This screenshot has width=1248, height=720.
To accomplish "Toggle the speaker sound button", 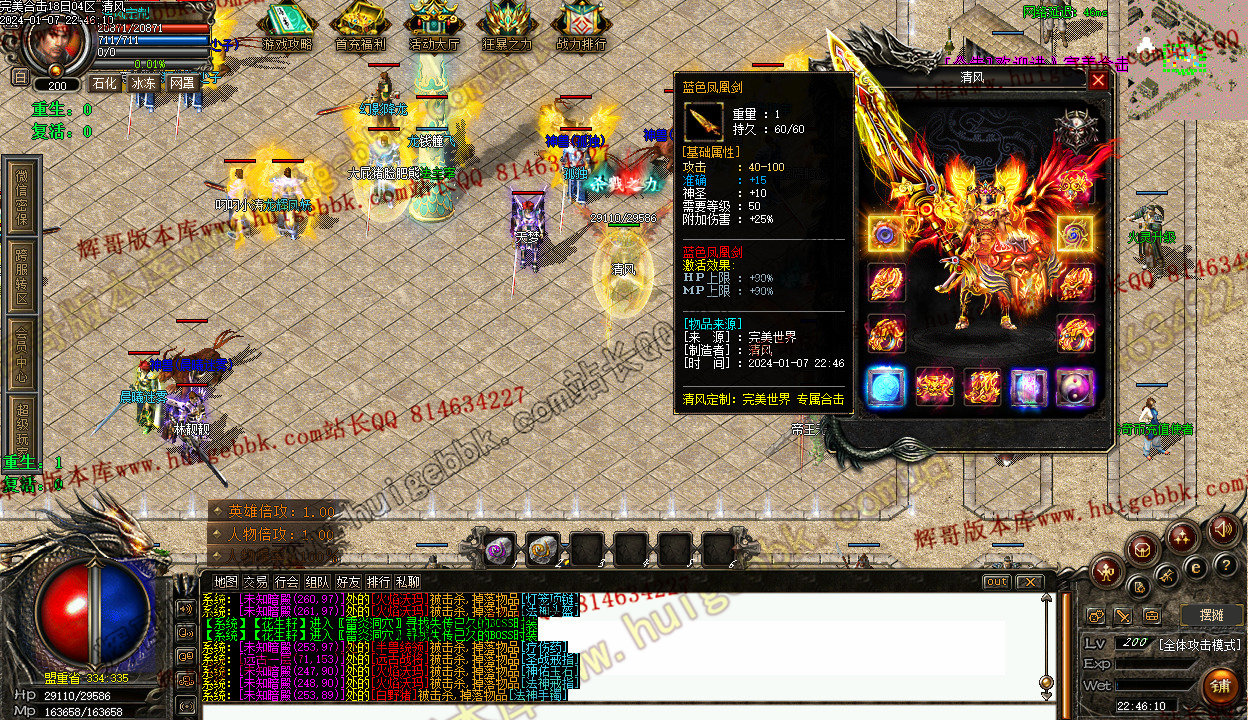I will pos(1221,530).
